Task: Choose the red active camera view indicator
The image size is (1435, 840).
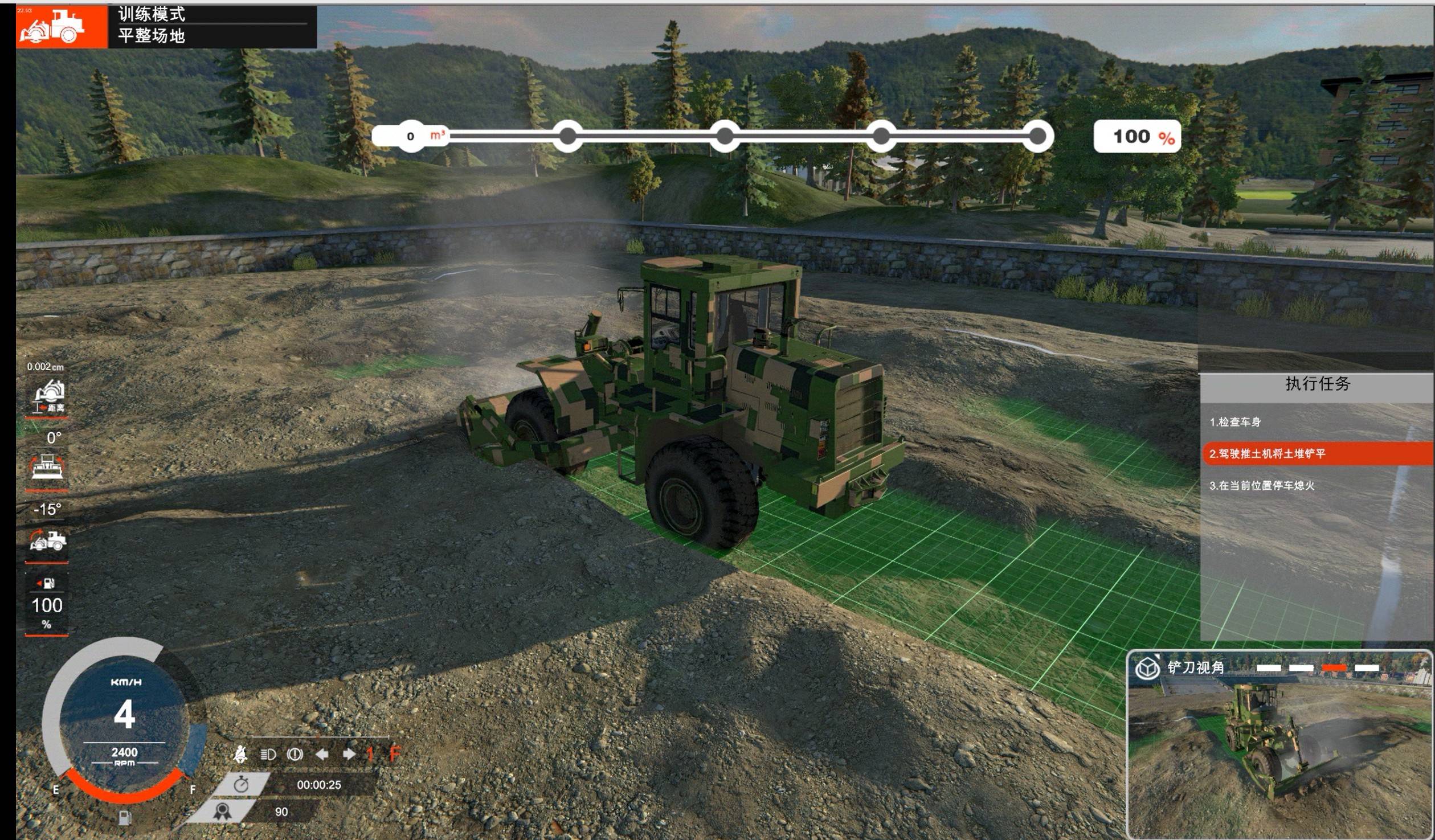Action: pos(1334,668)
